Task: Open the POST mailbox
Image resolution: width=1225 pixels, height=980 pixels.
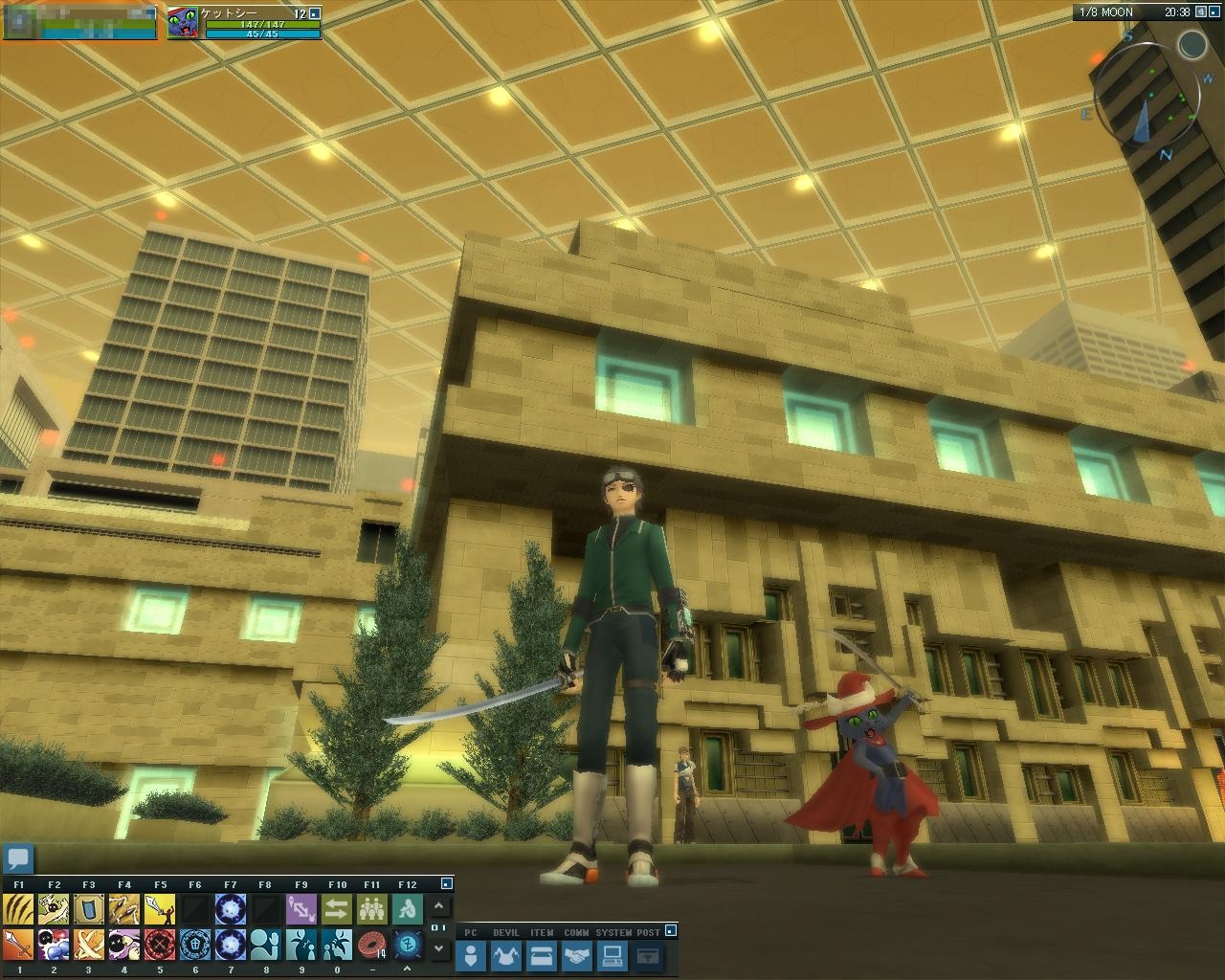Action: click(648, 955)
